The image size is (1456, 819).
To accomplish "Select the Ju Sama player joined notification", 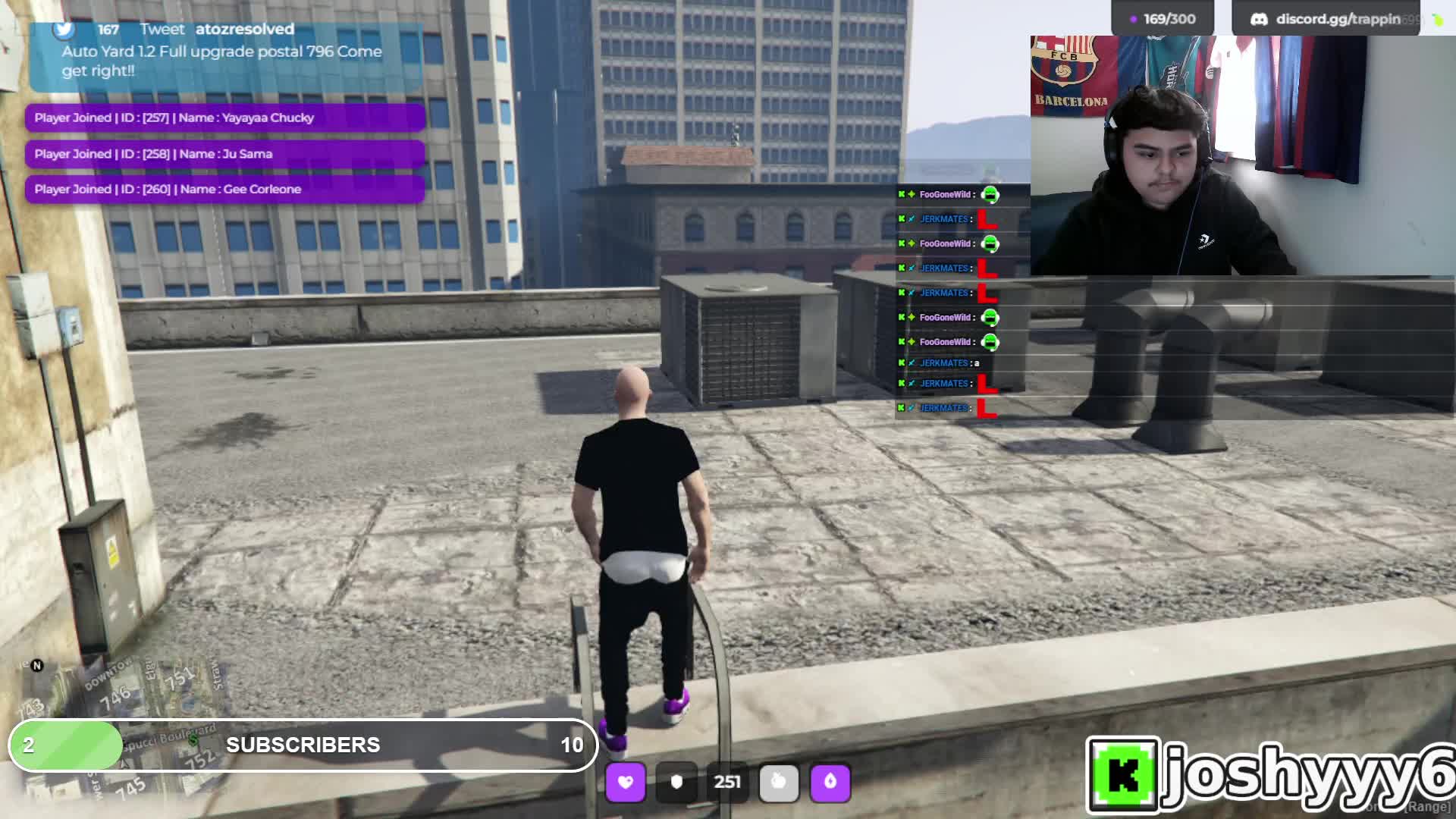I will tap(224, 154).
